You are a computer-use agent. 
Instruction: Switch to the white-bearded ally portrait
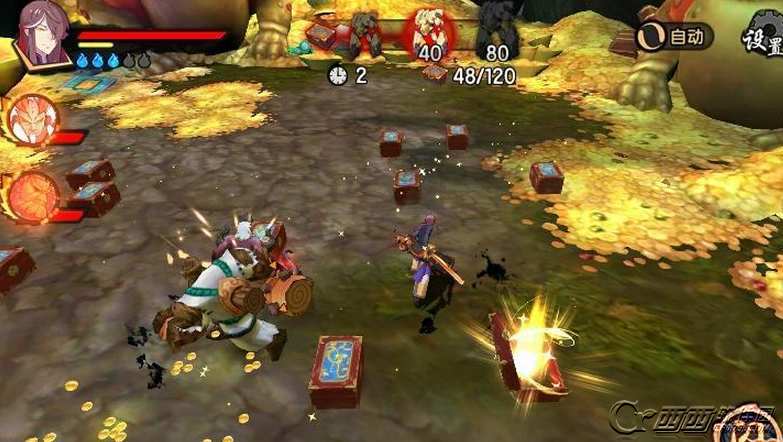point(31,120)
